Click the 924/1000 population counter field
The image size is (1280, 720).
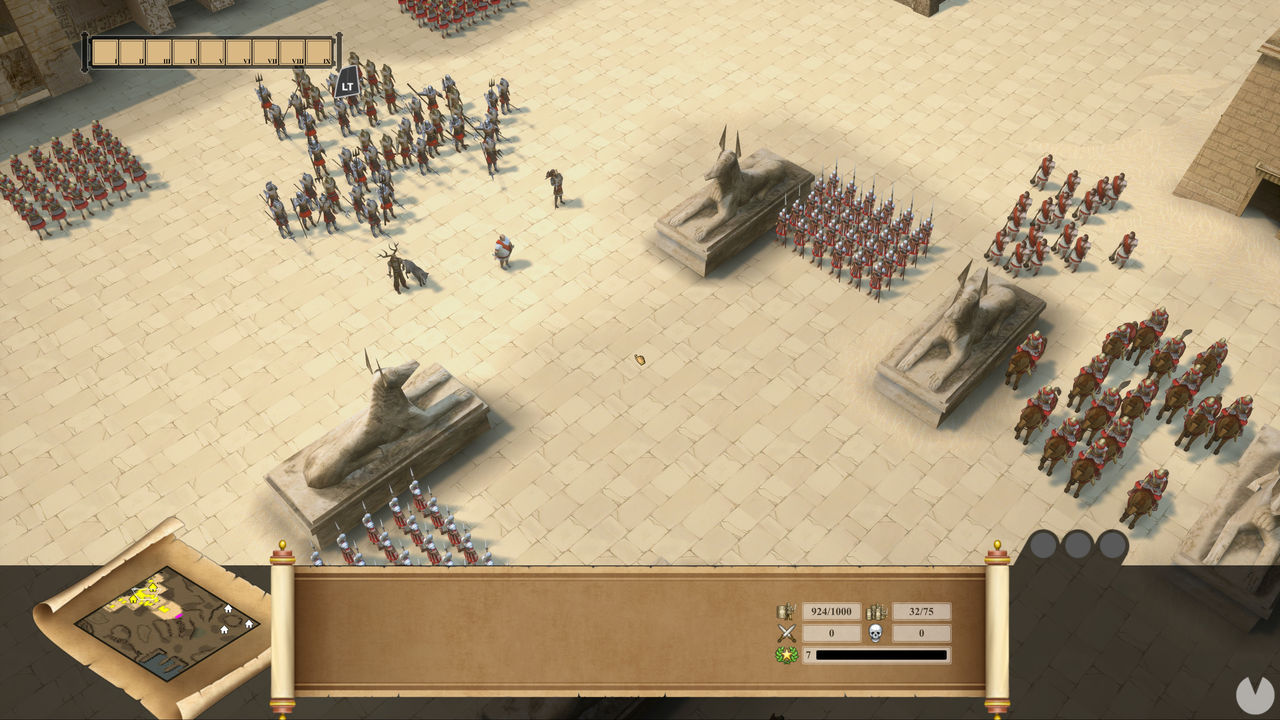coord(832,611)
